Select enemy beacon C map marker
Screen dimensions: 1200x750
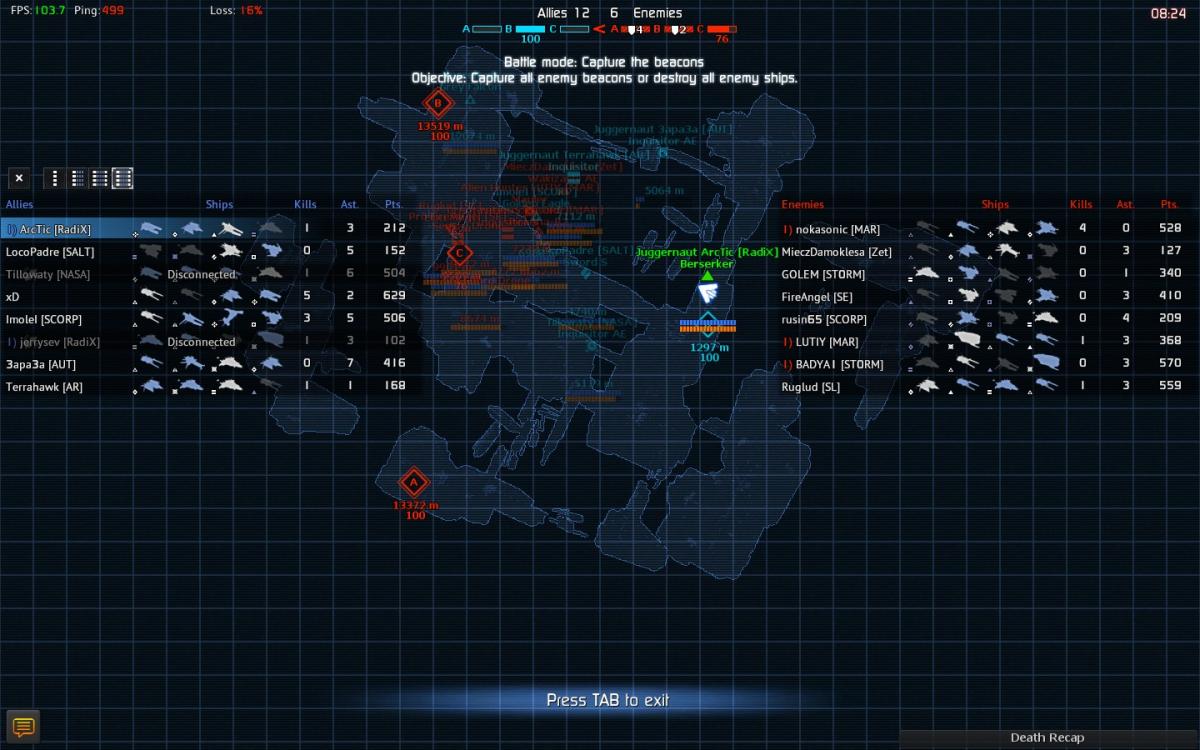click(x=459, y=253)
